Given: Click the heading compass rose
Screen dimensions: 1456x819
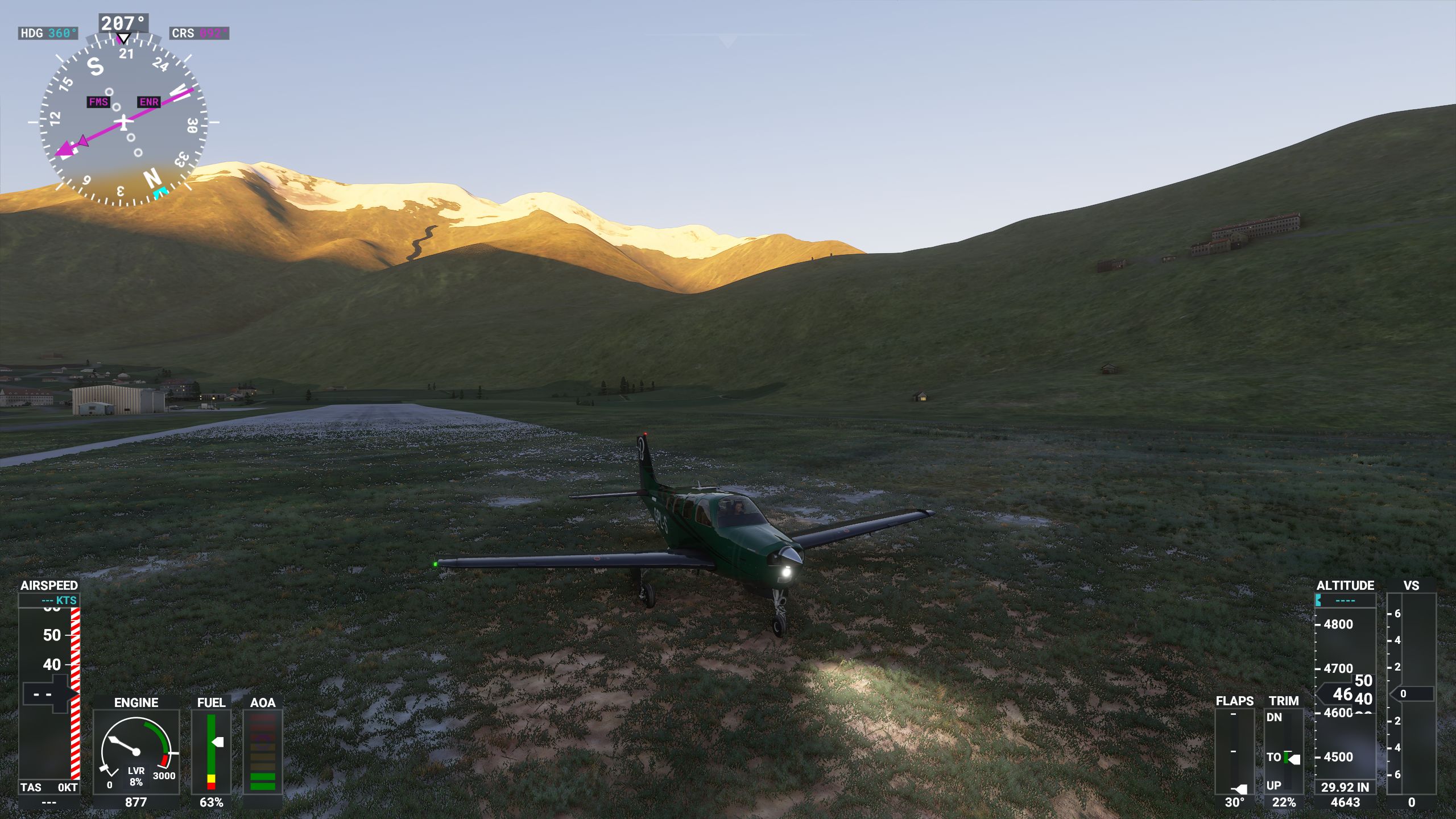Looking at the screenshot, I should tap(123, 121).
